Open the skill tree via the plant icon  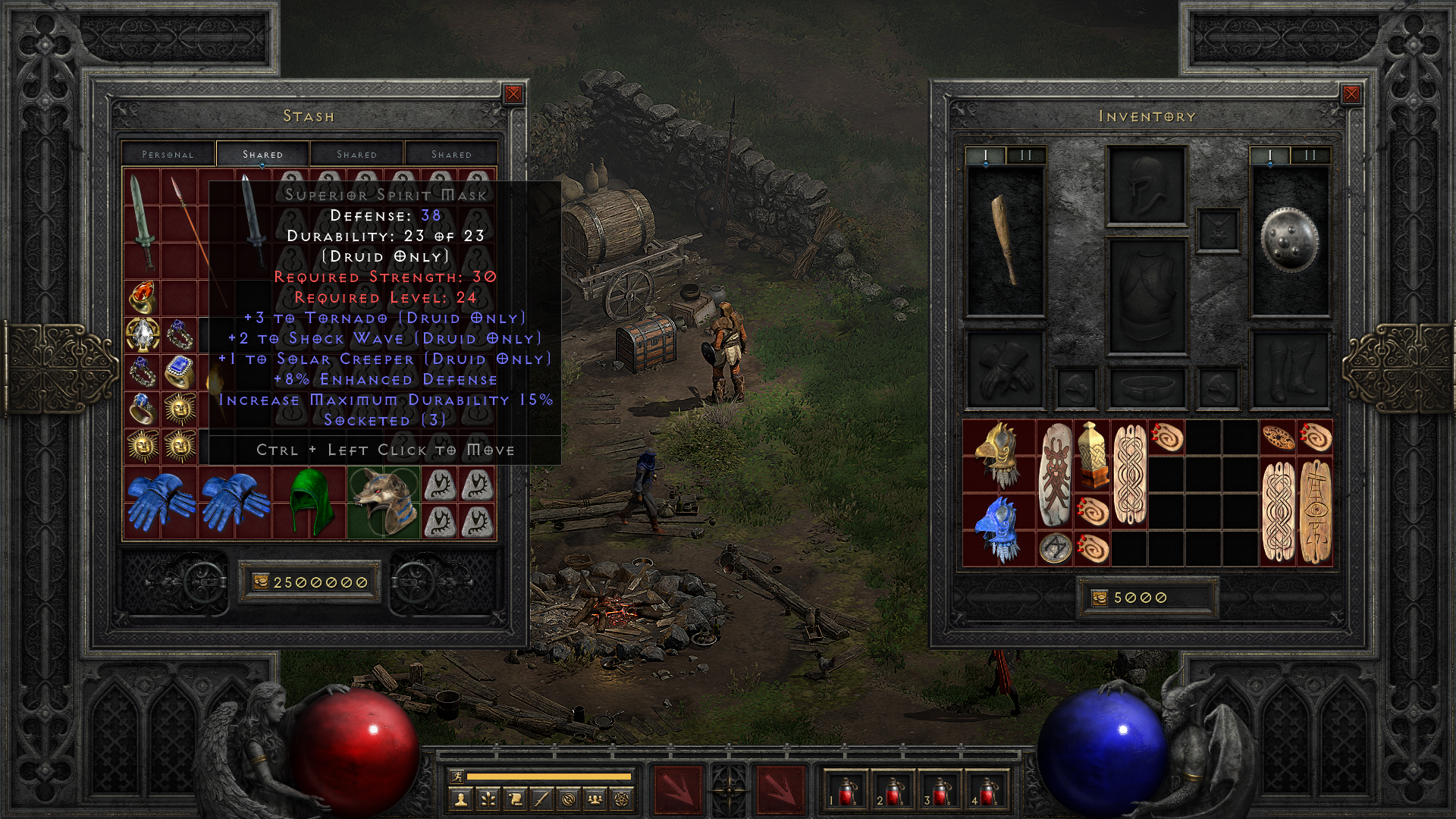click(x=487, y=799)
